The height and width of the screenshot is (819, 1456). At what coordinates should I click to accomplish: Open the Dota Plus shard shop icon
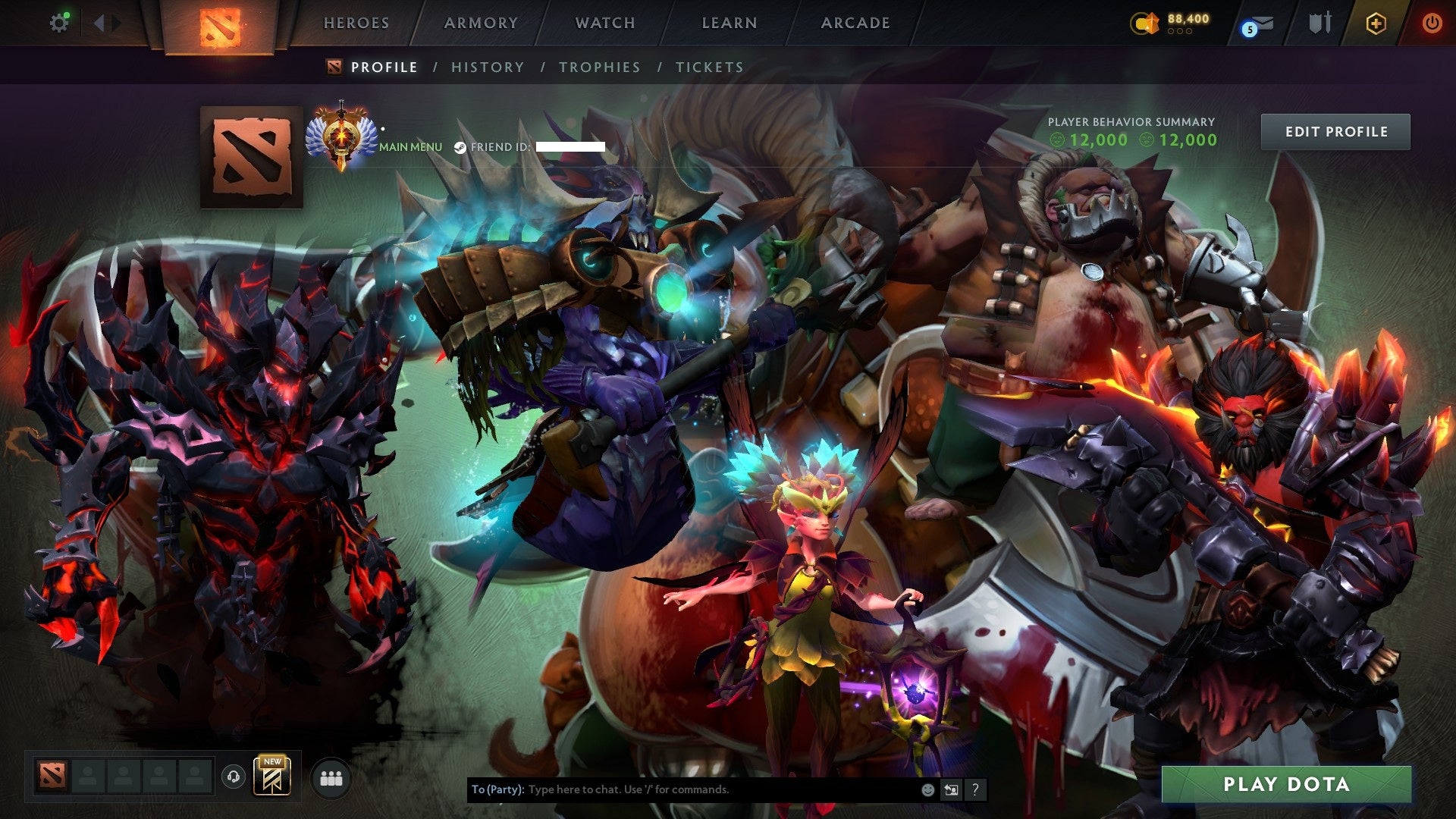[x=1145, y=23]
